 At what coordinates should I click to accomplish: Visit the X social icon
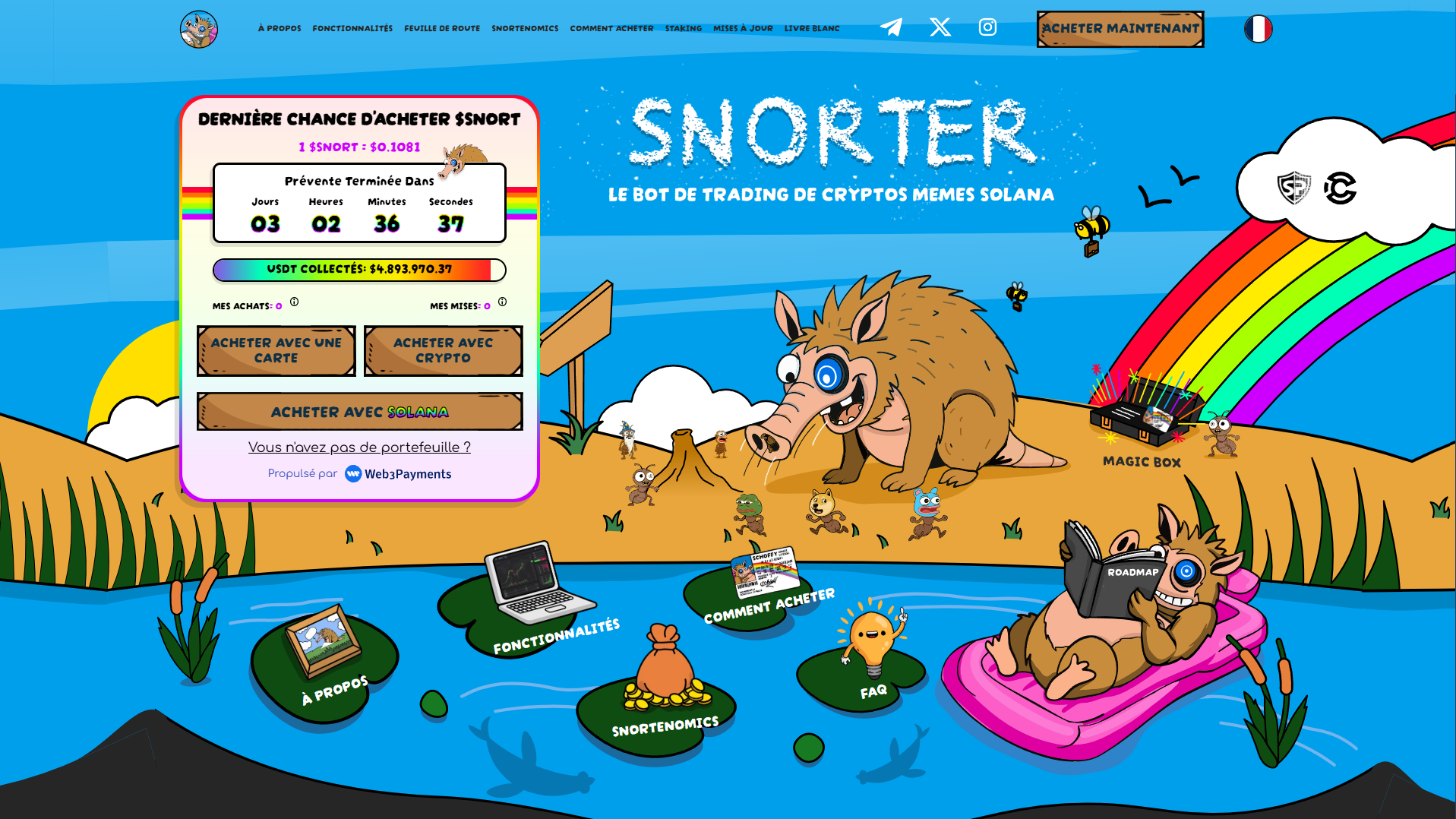pos(940,27)
